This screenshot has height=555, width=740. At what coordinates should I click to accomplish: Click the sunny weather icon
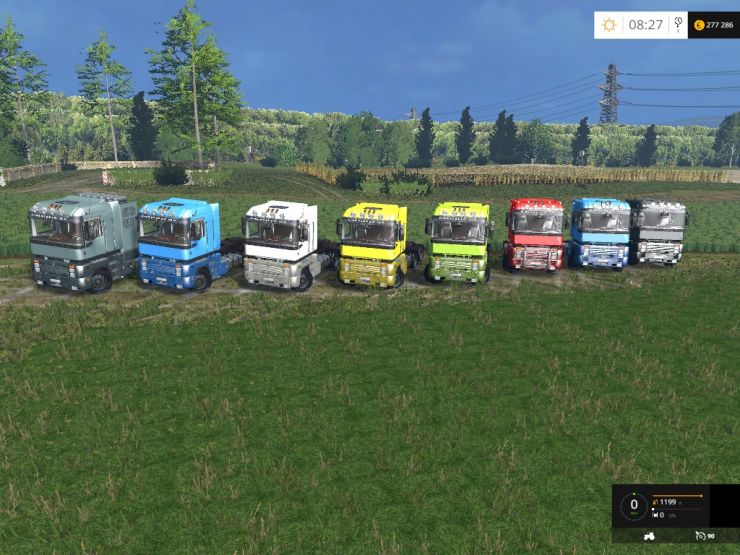[610, 24]
